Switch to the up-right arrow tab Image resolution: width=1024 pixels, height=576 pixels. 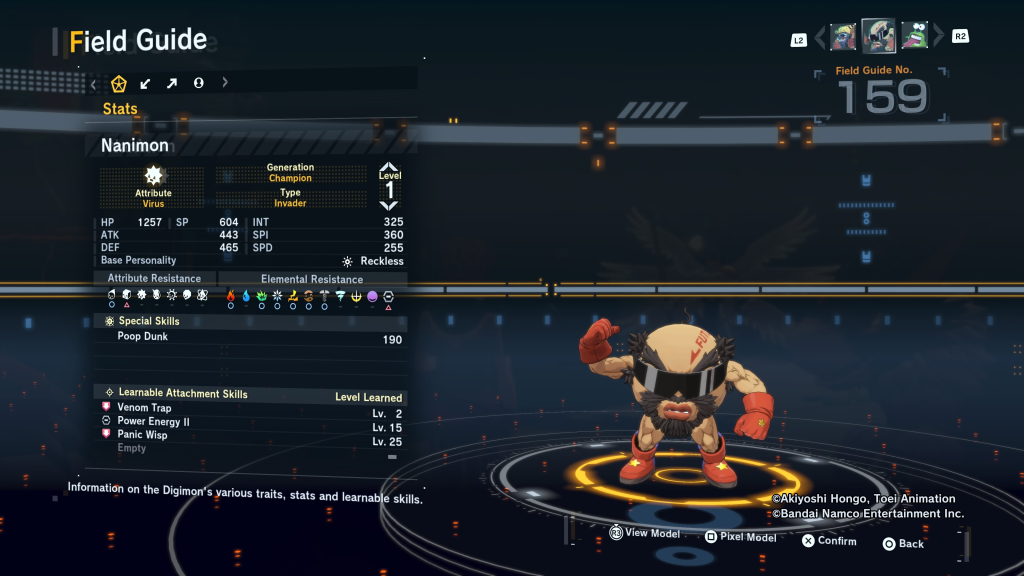(172, 83)
